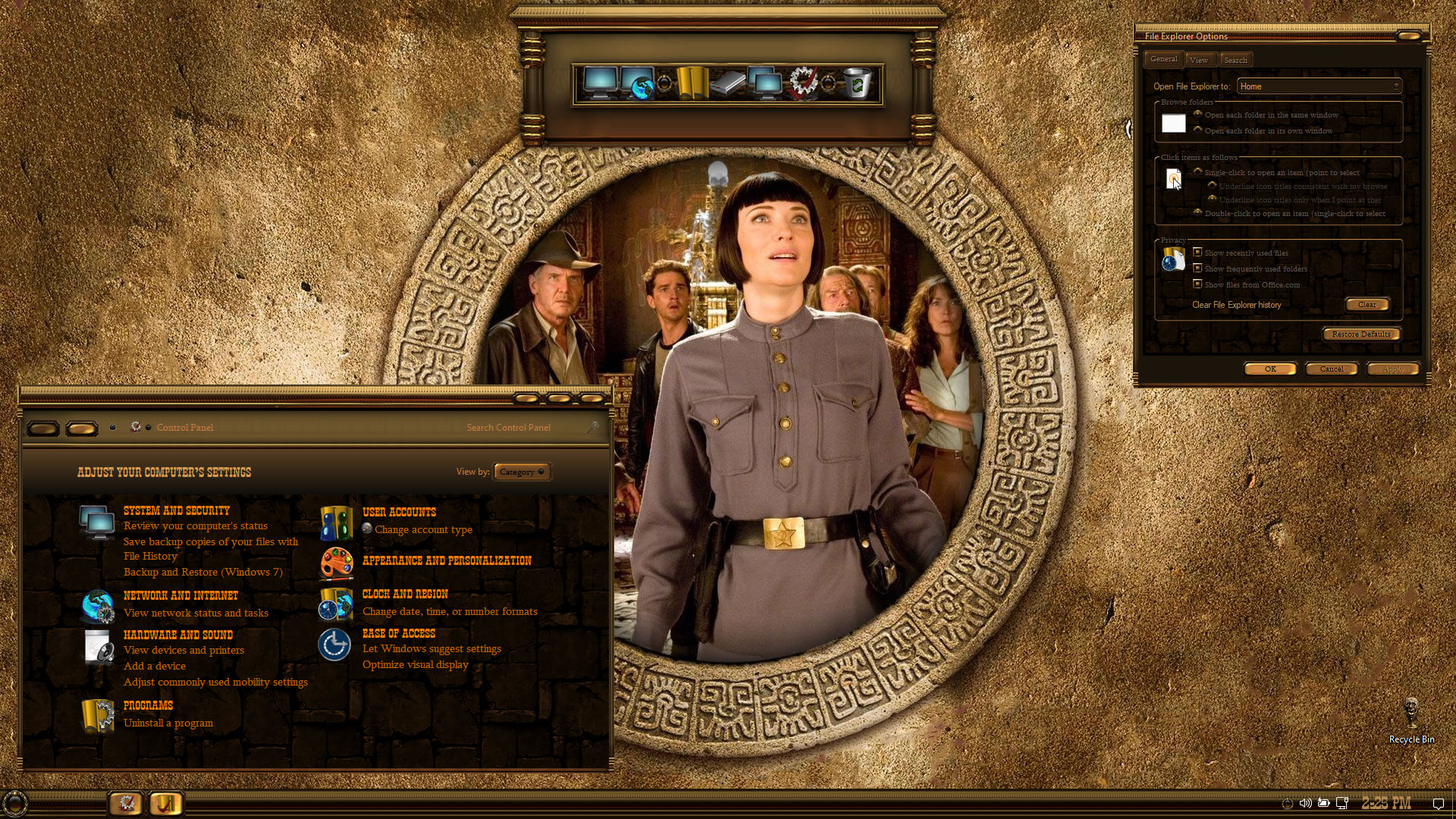Screen dimensions: 1456x819
Task: Select Open each folder in its own window
Action: pos(1198,130)
